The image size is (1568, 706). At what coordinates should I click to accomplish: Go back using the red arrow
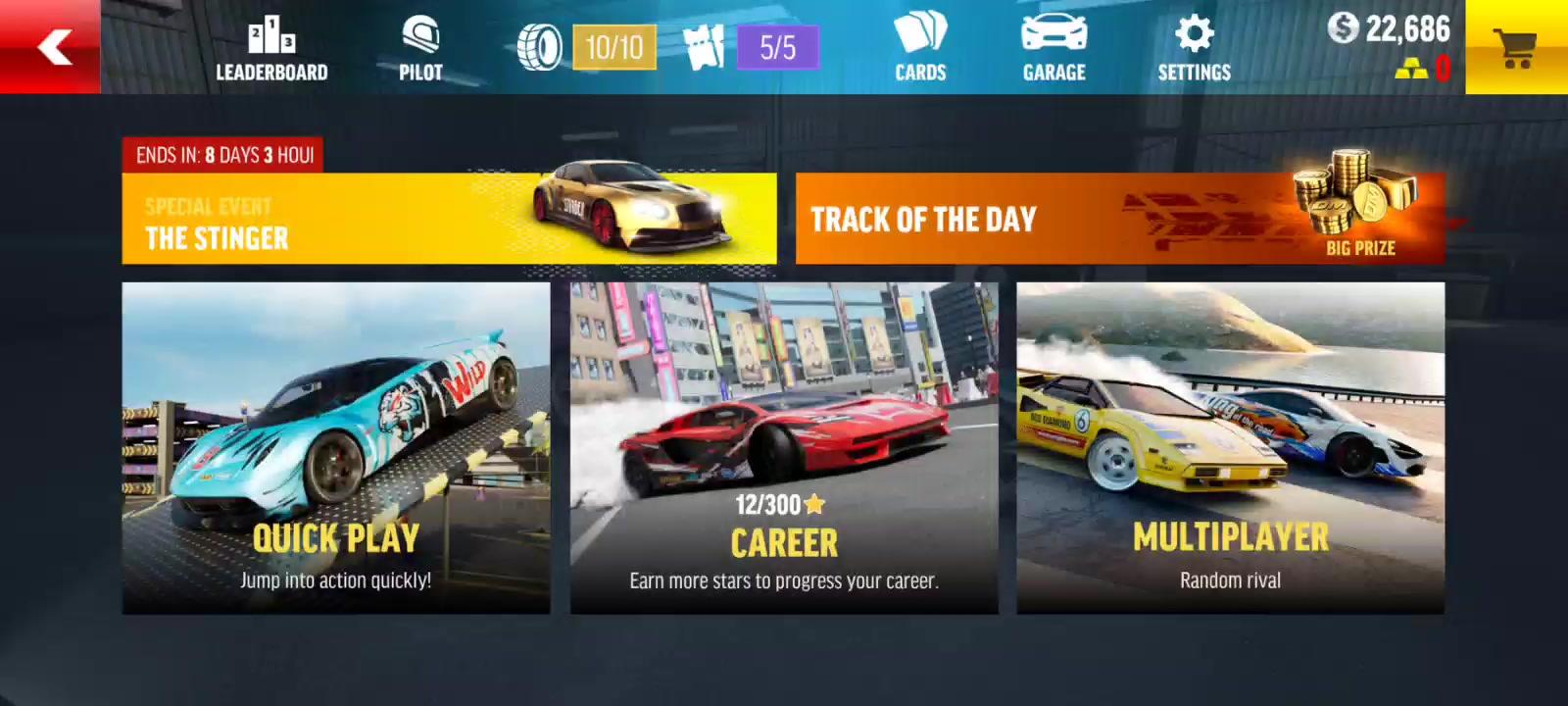[54, 46]
